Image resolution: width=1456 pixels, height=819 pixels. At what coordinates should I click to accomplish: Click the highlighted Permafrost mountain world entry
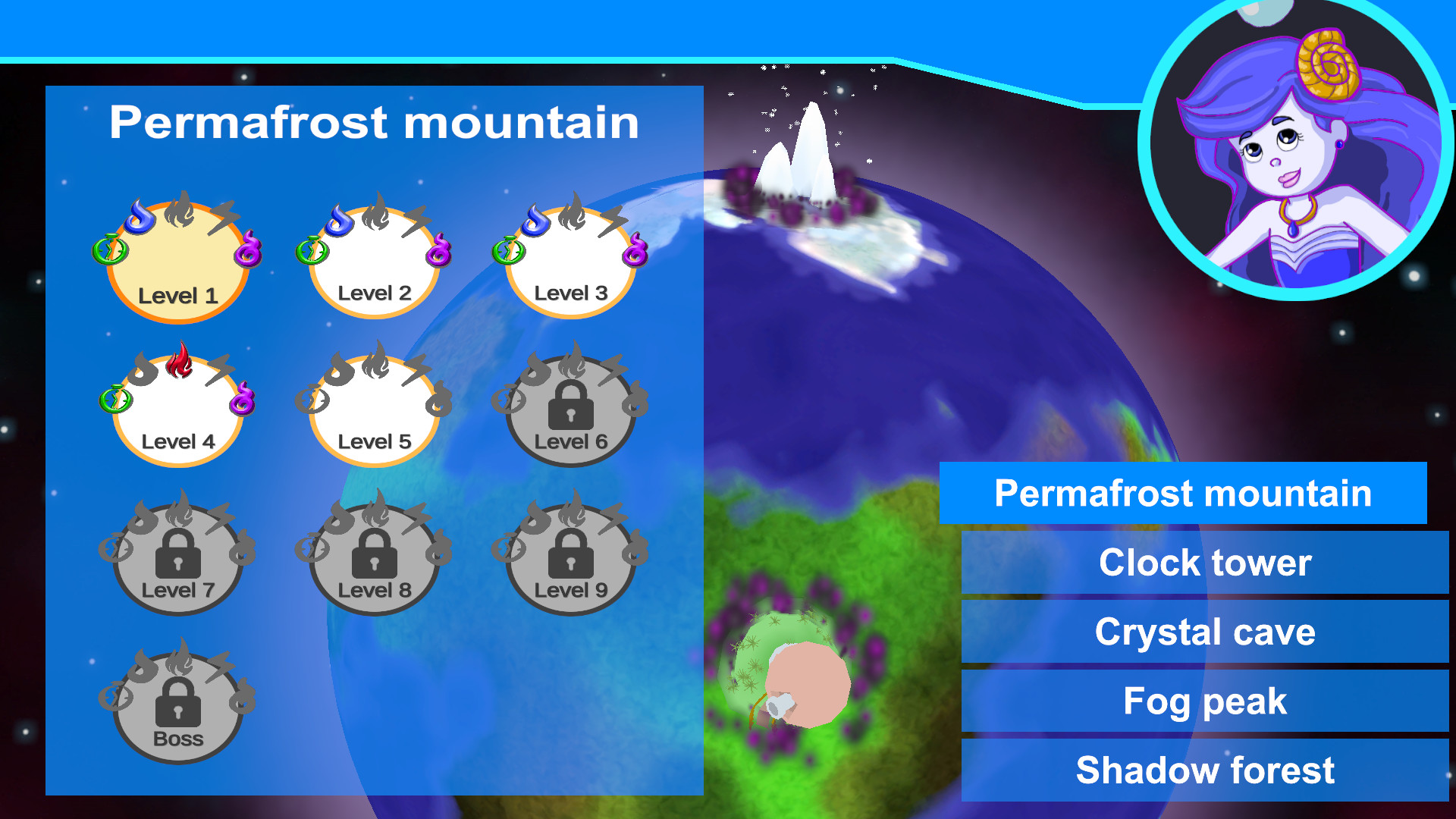coord(1185,494)
